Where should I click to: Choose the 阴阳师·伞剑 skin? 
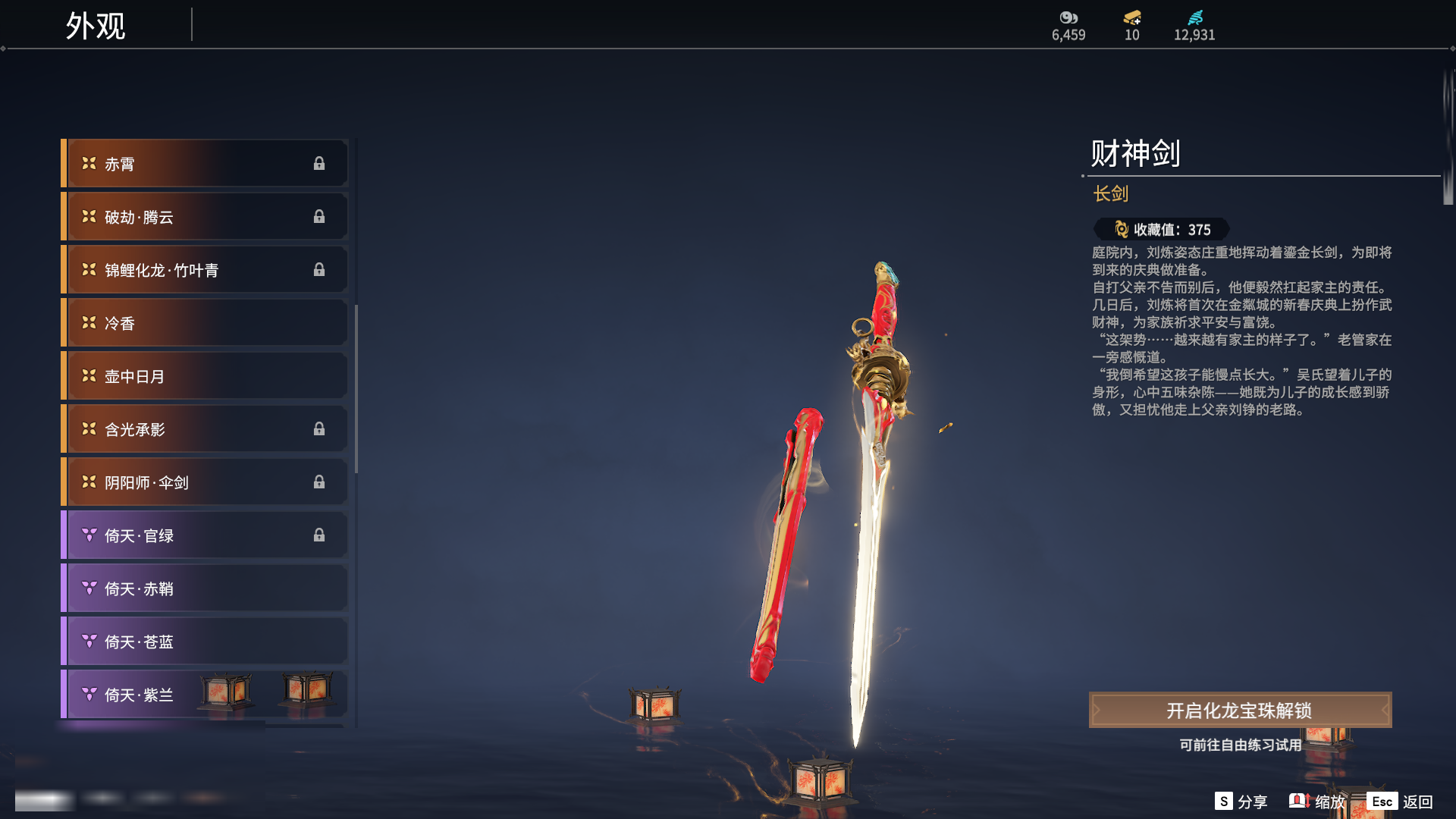[x=205, y=482]
